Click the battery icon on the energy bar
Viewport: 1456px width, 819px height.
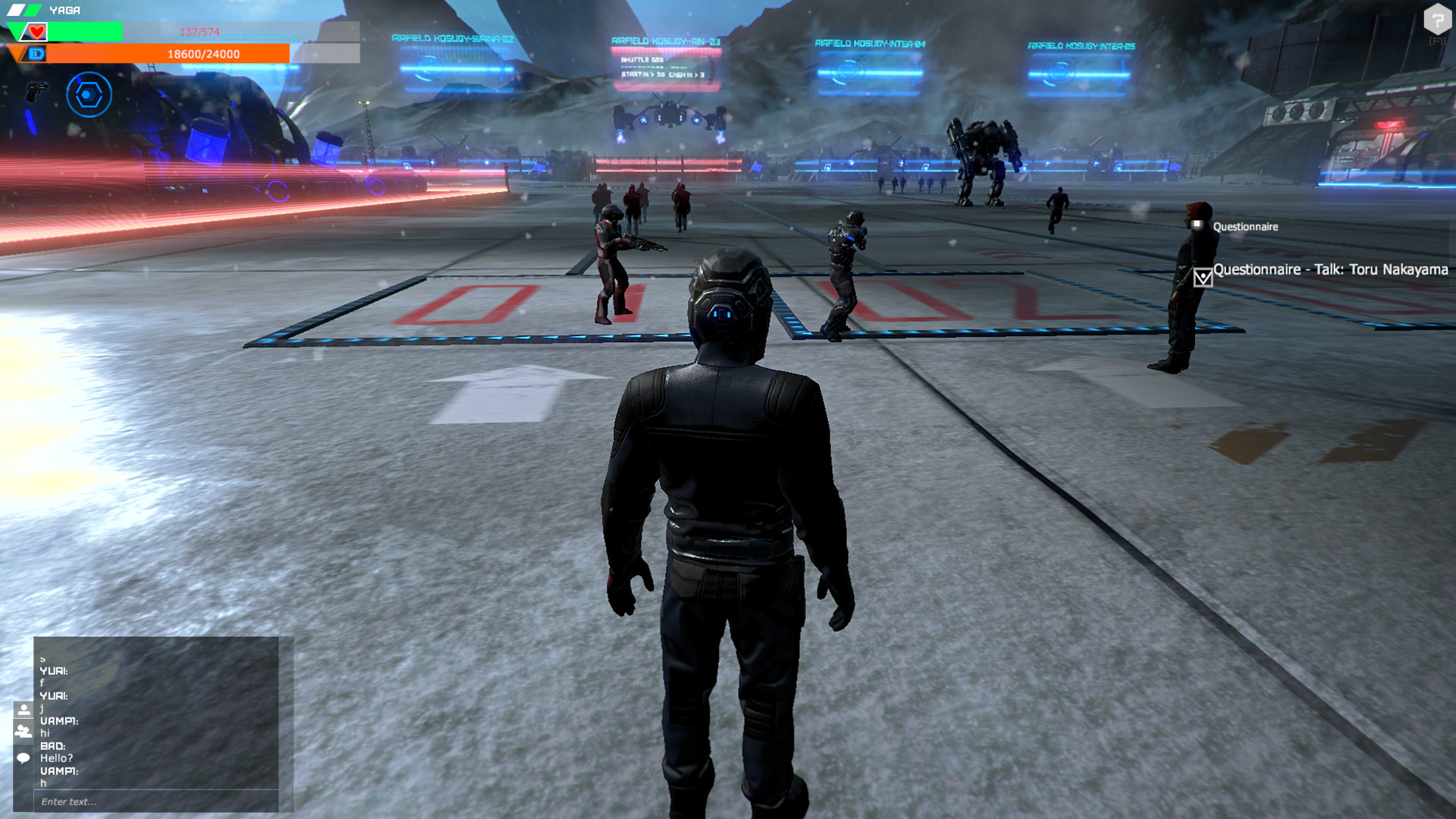tap(36, 54)
